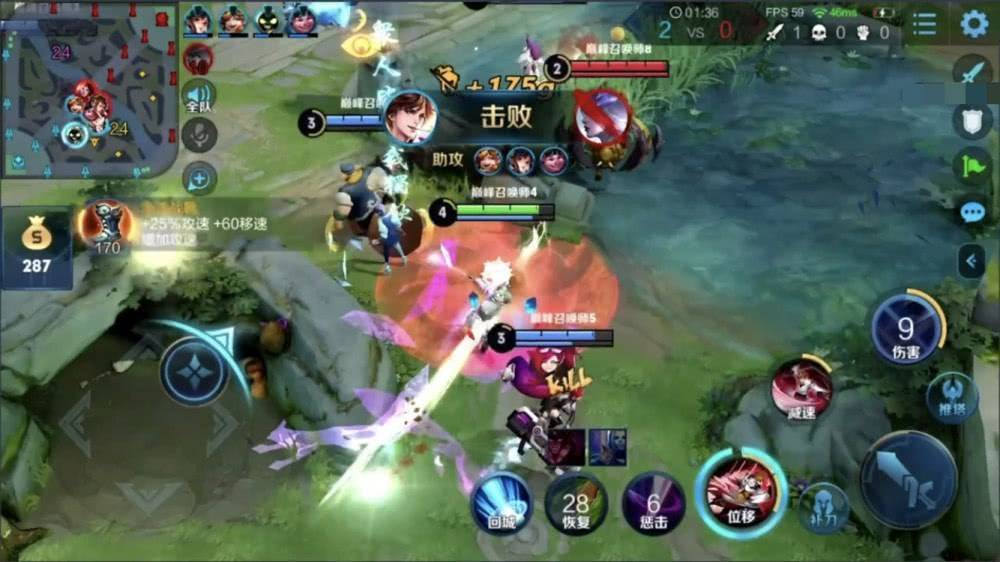
Task: Send the green flag rally signal
Action: 973,166
